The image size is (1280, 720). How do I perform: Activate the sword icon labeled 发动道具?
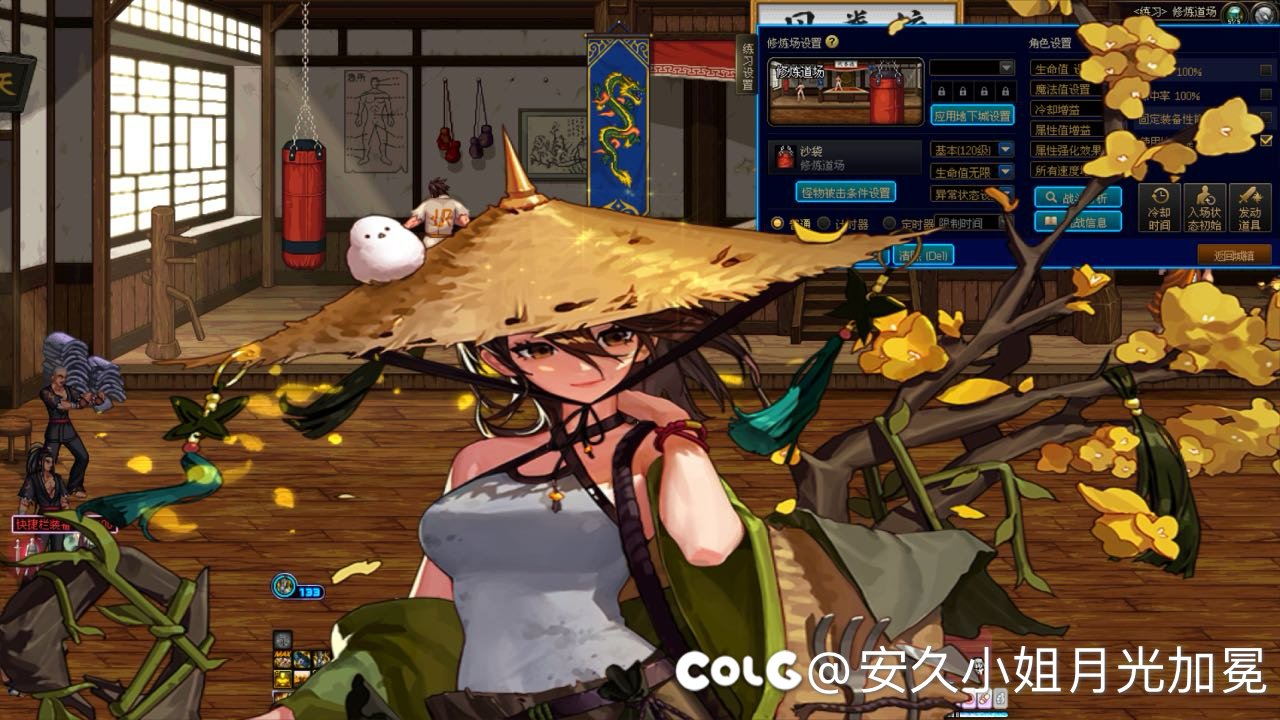point(1250,196)
